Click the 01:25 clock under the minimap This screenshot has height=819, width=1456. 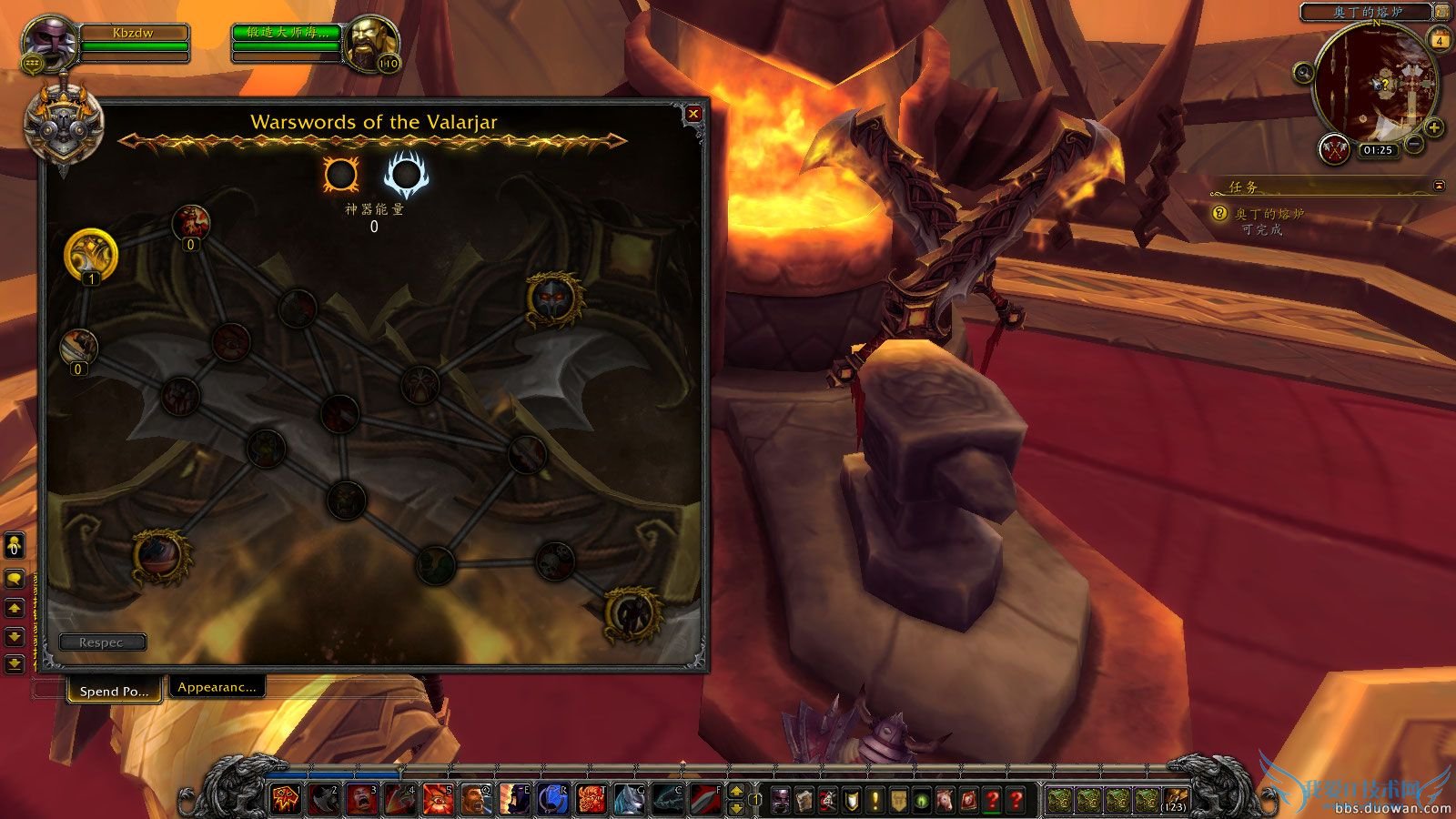point(1378,148)
